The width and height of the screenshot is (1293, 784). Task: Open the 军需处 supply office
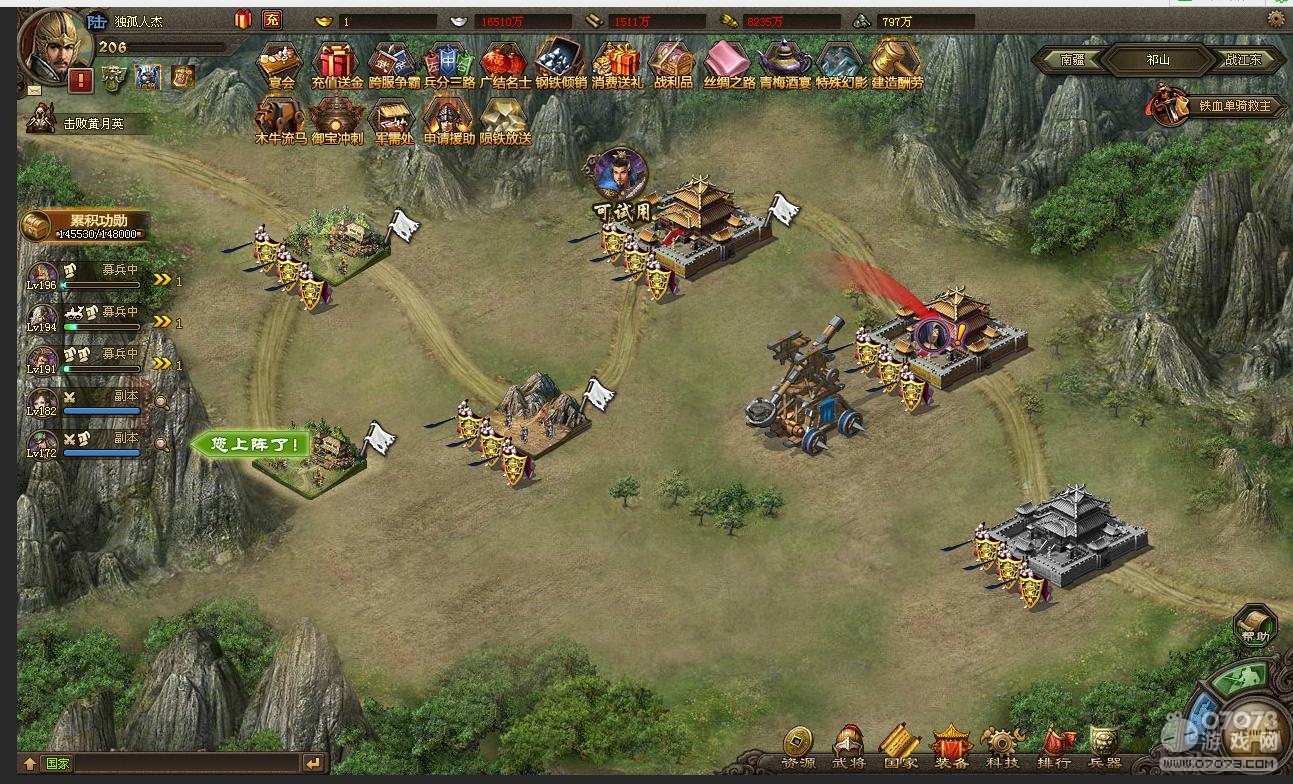[393, 119]
